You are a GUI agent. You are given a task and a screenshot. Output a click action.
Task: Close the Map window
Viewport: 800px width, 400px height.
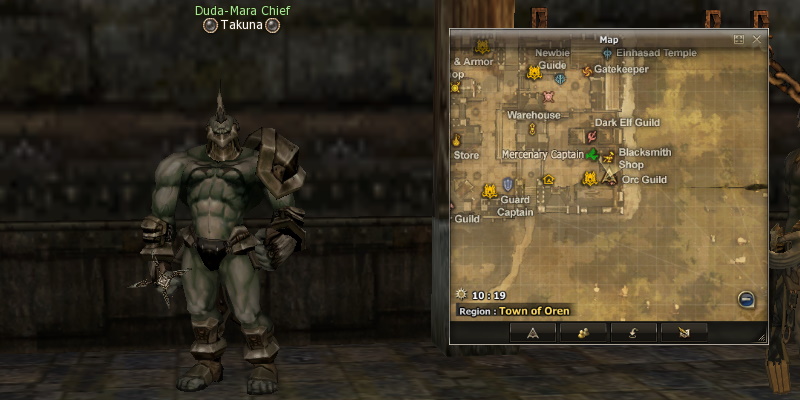point(756,40)
